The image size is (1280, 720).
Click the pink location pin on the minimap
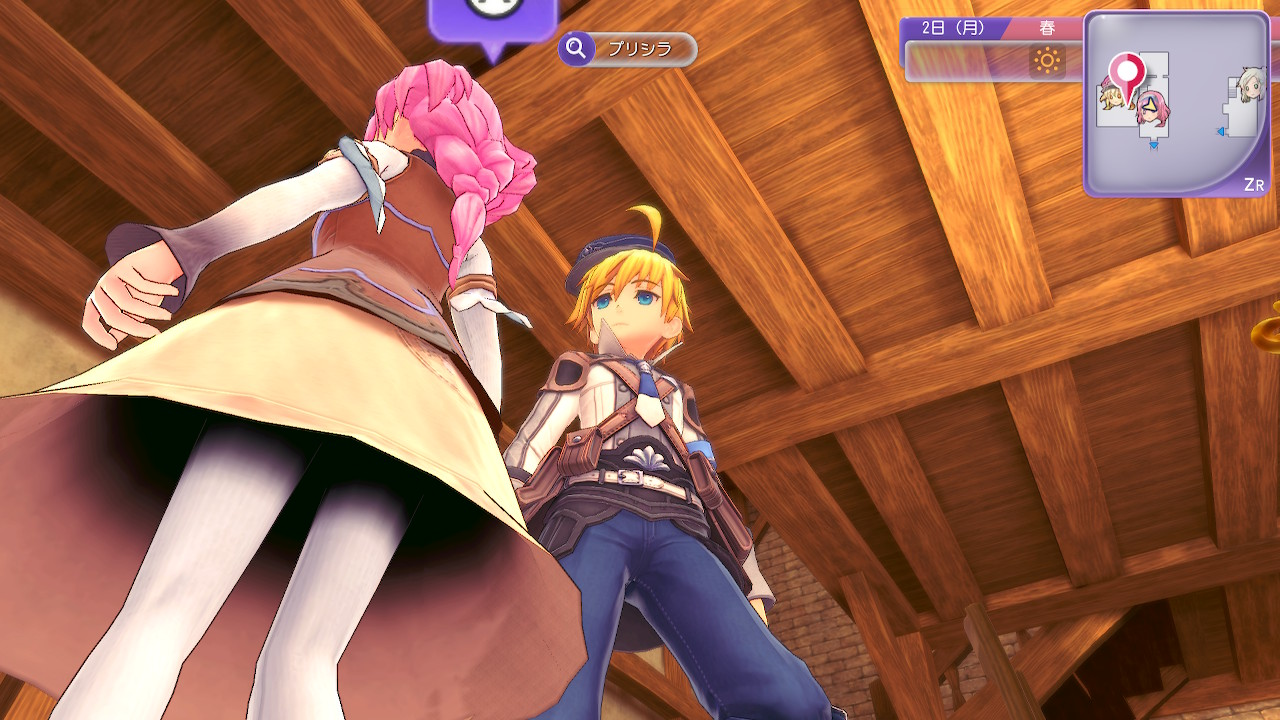pyautogui.click(x=1128, y=72)
